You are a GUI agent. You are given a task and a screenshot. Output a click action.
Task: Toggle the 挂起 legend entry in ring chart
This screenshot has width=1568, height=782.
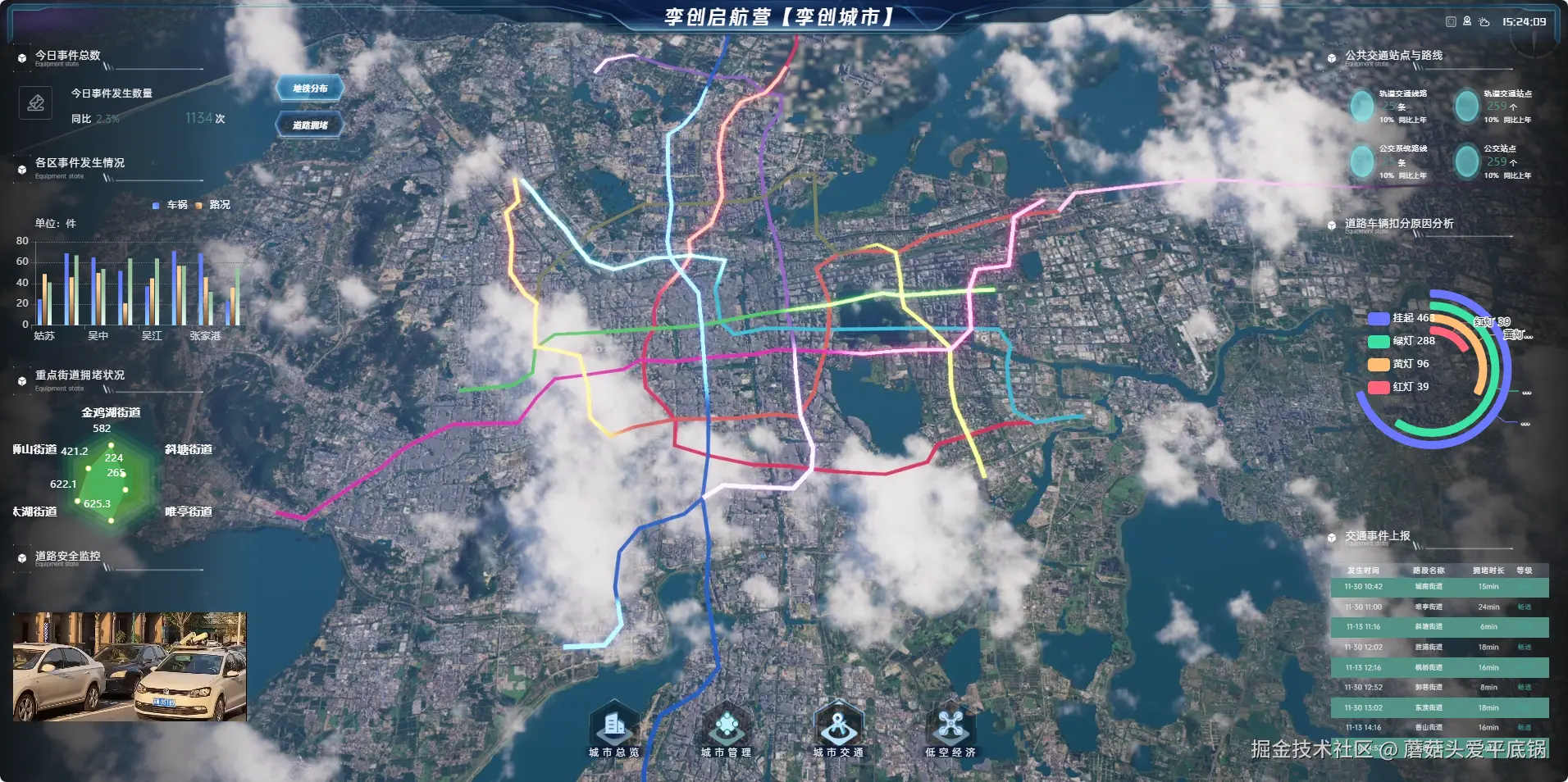(x=1401, y=318)
